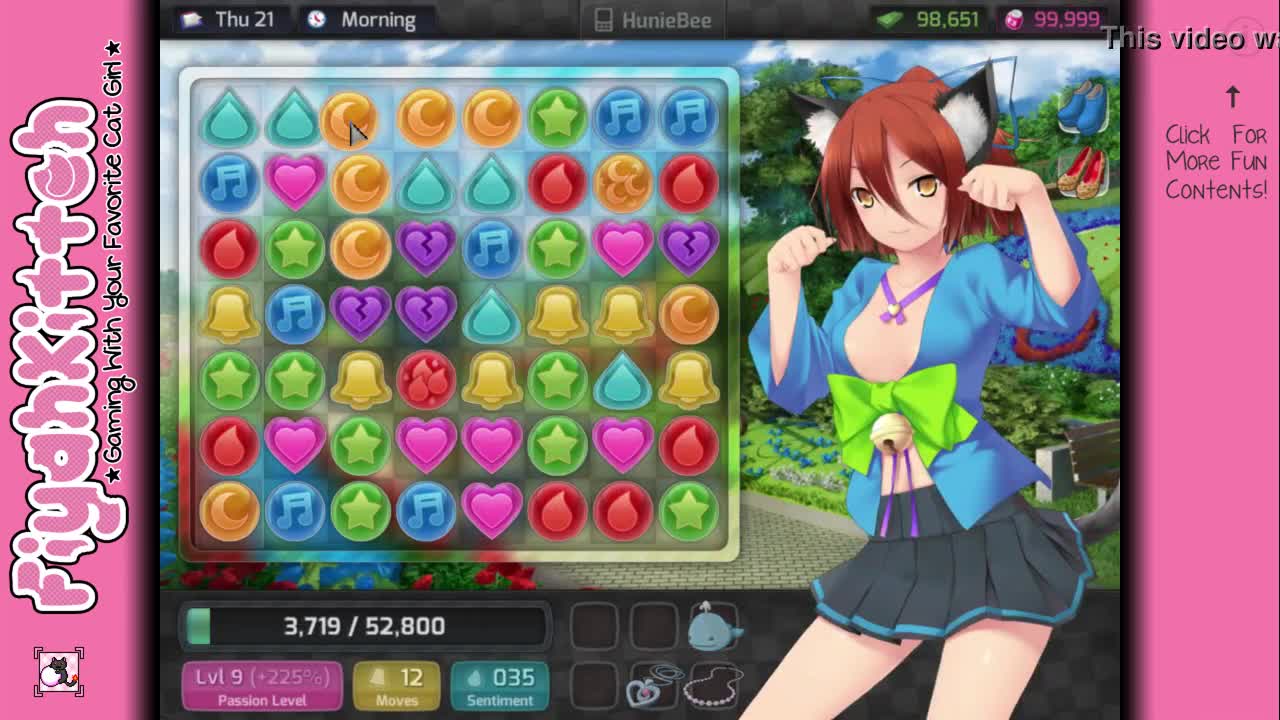Select the red high heels gift icon
This screenshot has height=720, width=1280.
(x=1082, y=172)
